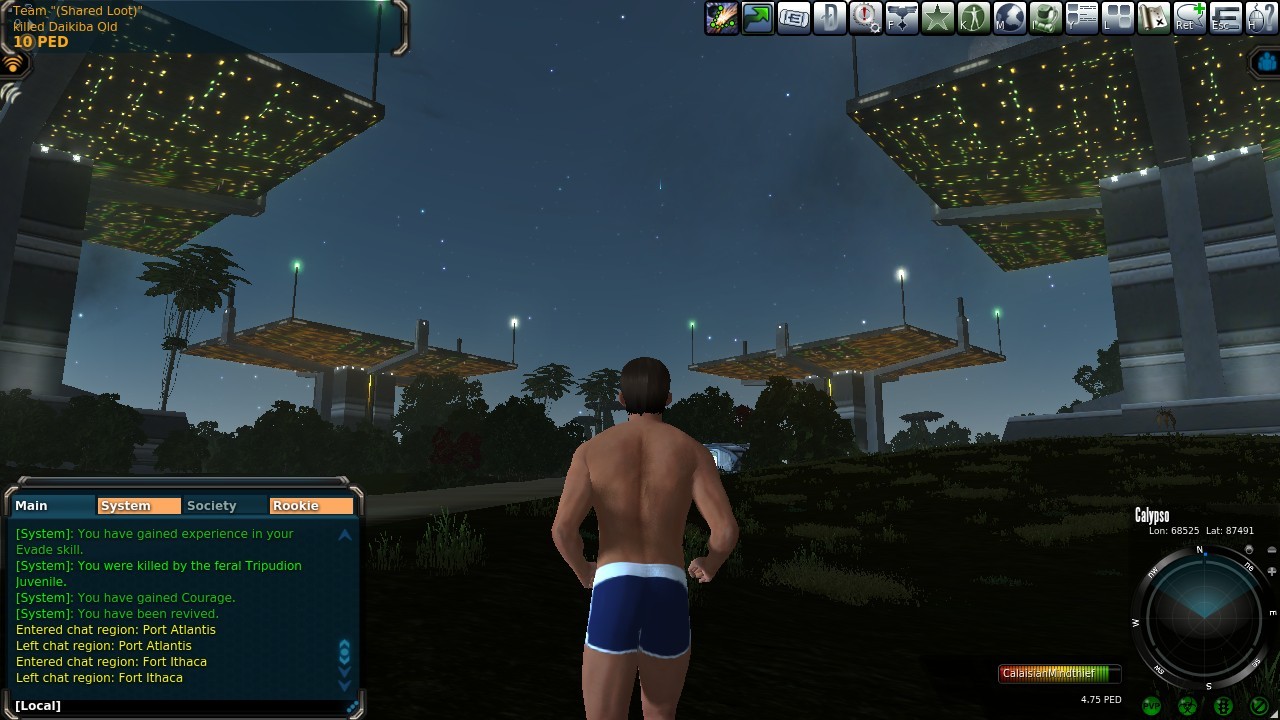Screen dimensions: 1280x720
Task: Open the green robot inventory icon
Action: tap(1046, 18)
